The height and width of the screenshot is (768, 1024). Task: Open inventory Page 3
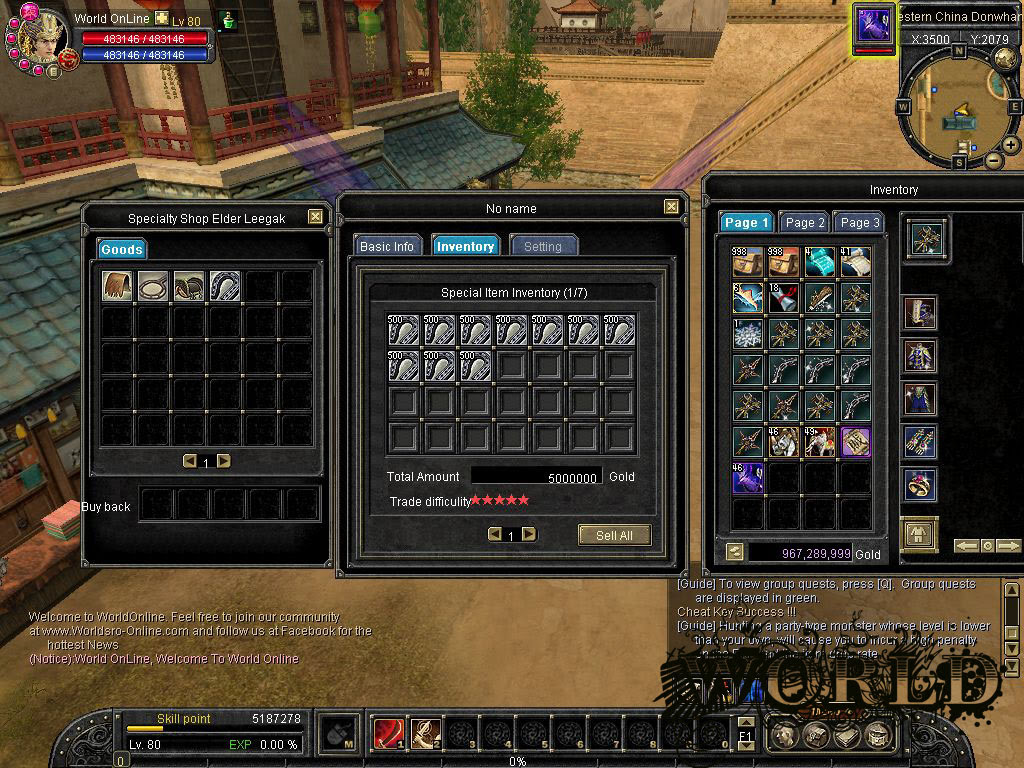pyautogui.click(x=860, y=223)
